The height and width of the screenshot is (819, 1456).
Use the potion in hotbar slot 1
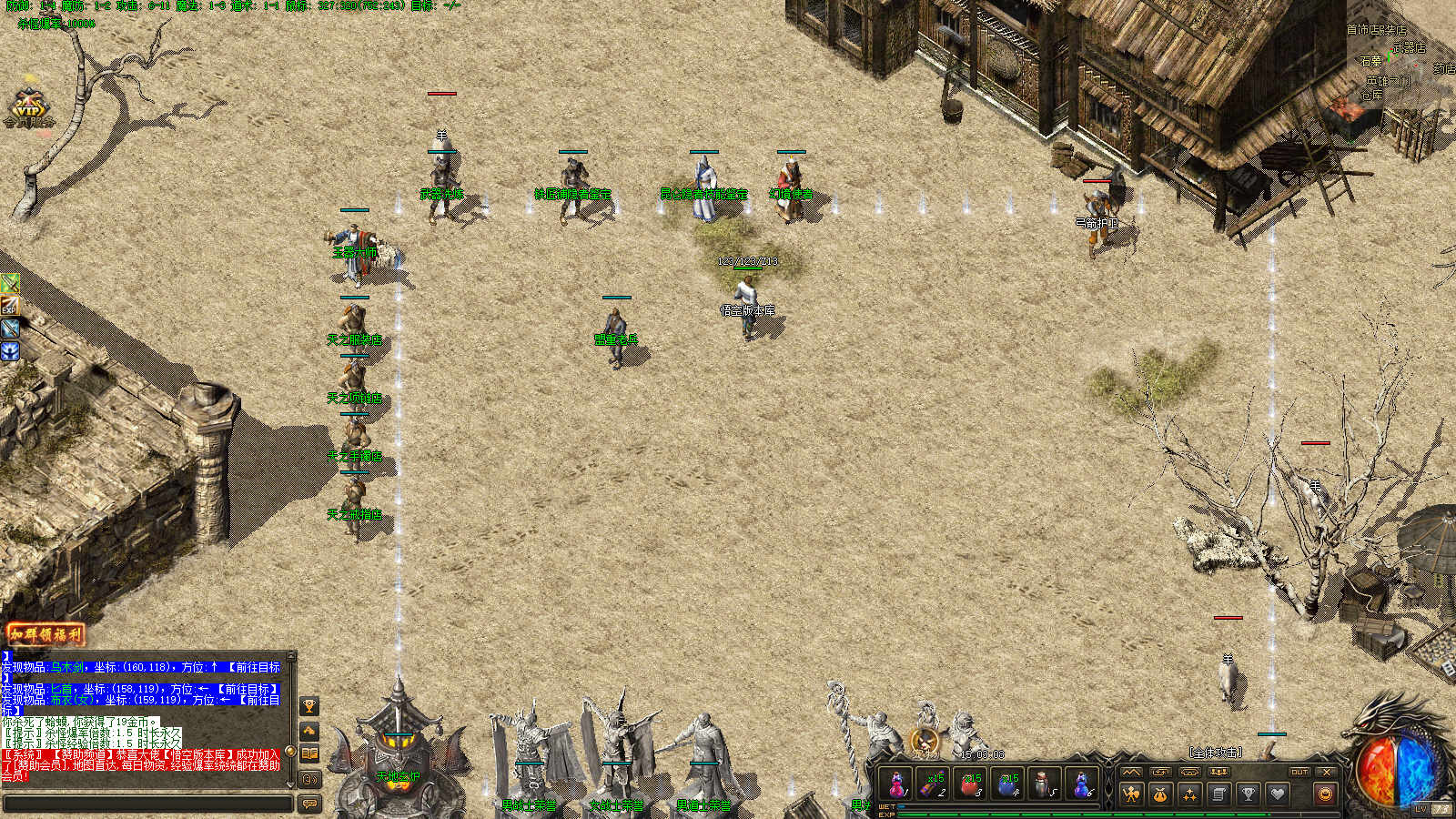897,784
